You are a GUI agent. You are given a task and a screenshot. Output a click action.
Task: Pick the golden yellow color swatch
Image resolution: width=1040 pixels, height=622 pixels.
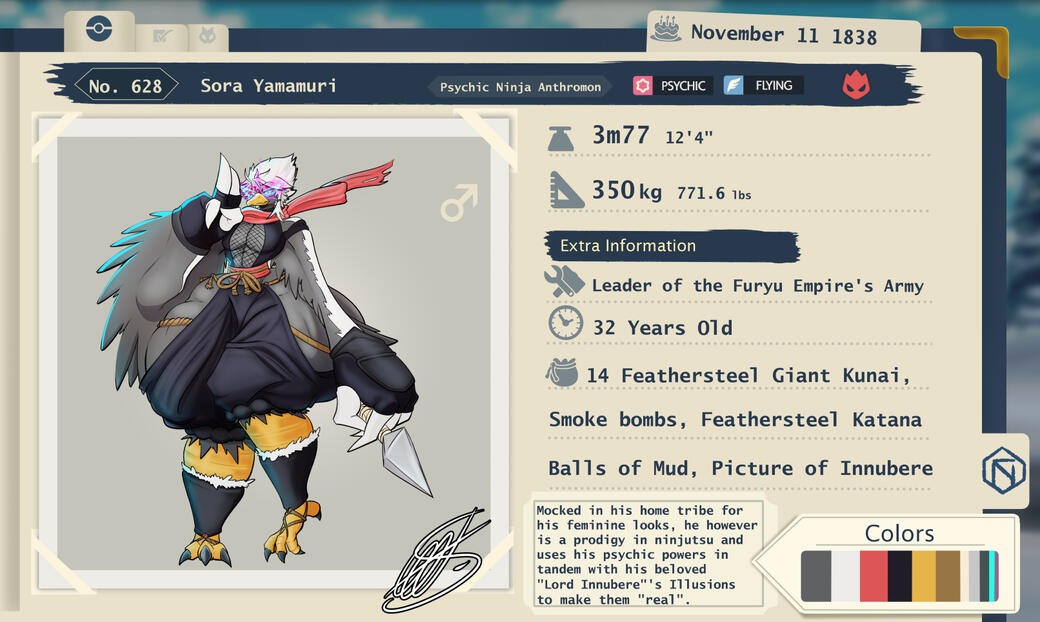924,576
